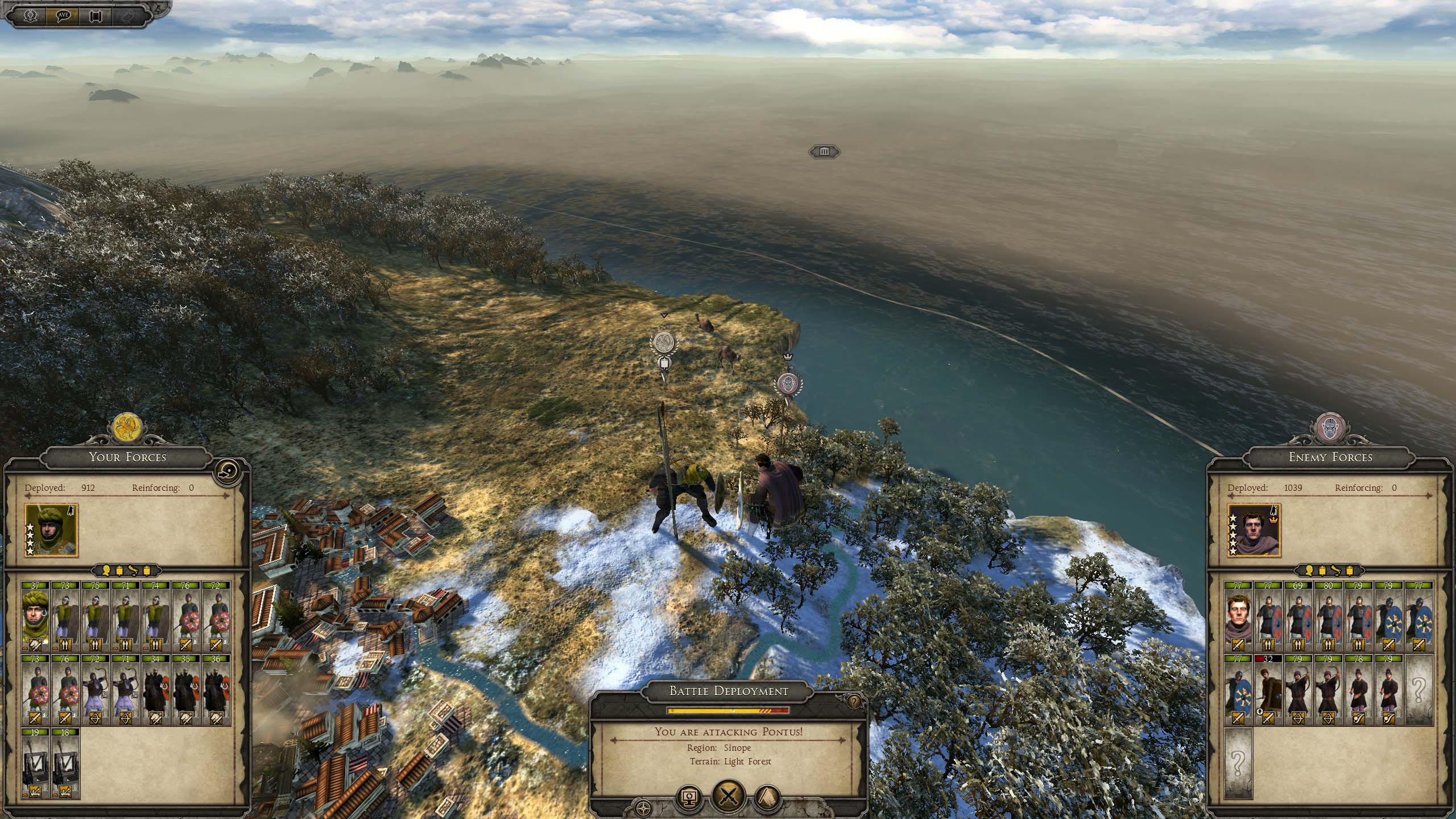Click your yellow faction emblem above Your Forces
Image resolution: width=1456 pixels, height=819 pixels.
(x=127, y=428)
